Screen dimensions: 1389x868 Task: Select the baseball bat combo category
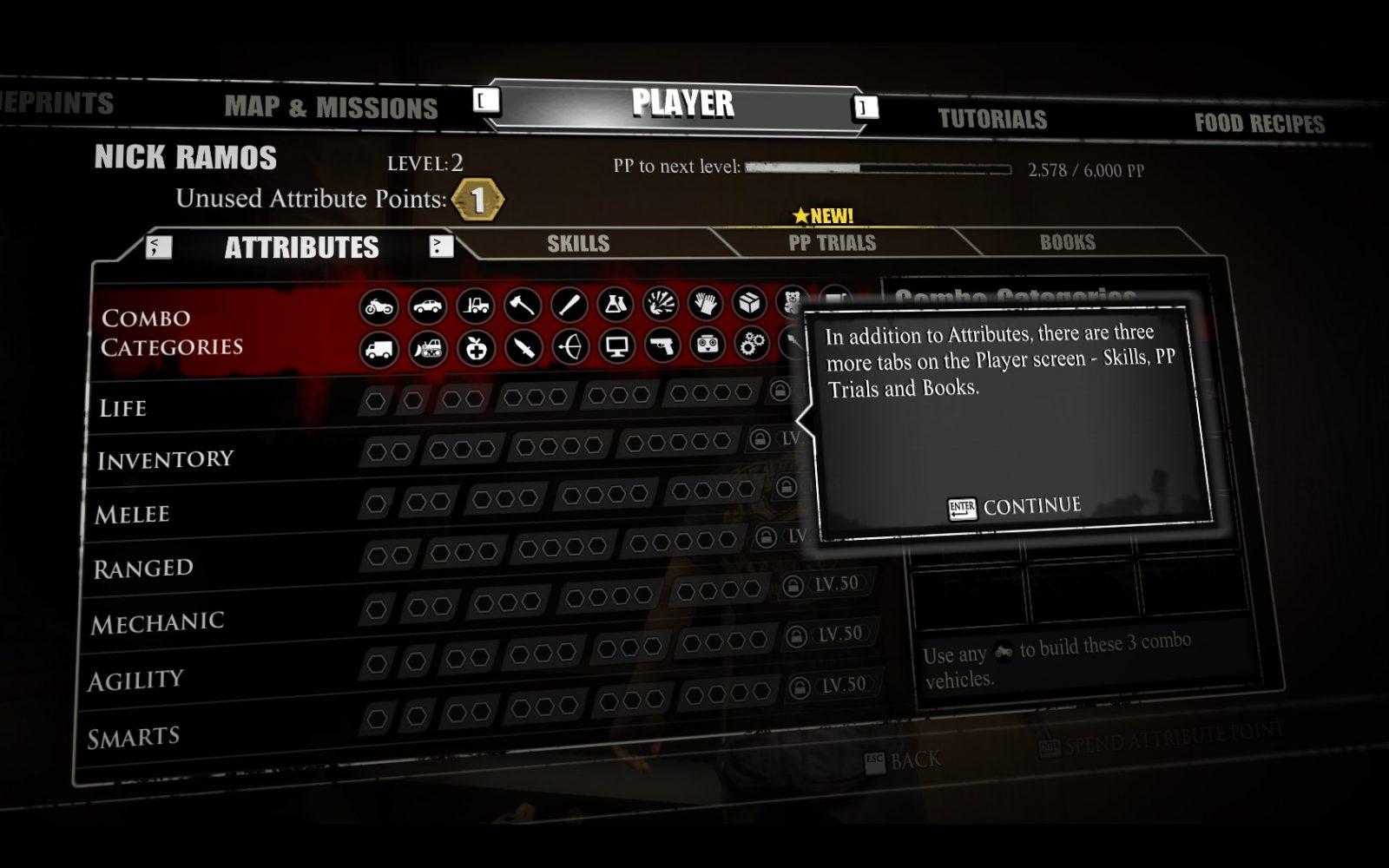pos(569,304)
